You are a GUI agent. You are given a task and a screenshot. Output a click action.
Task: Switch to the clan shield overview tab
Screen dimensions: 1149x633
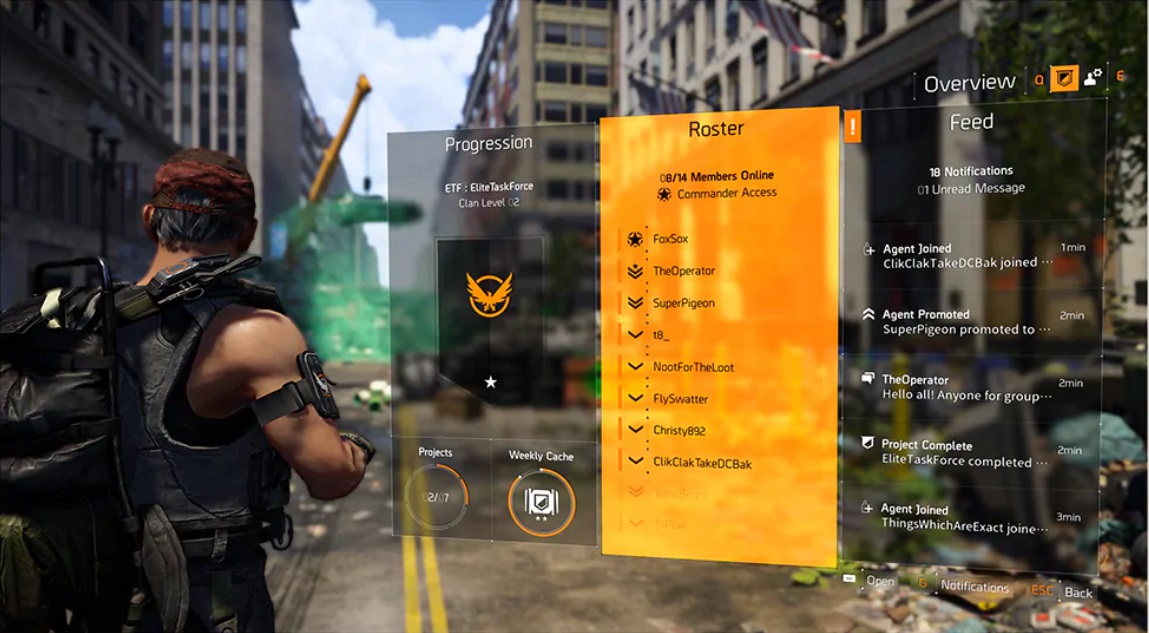[1064, 78]
